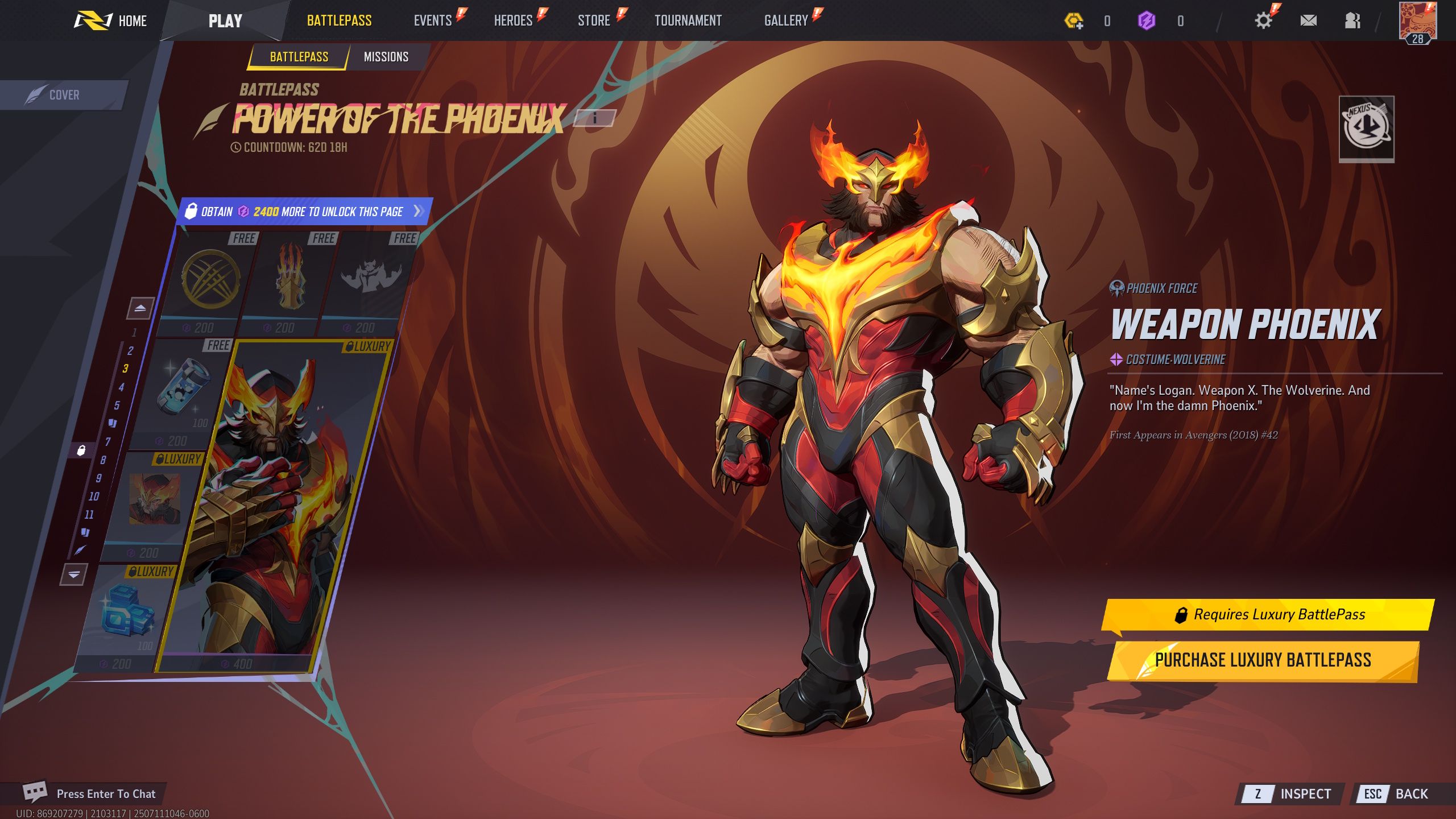Open the Obtain 2400 banner chevron
This screenshot has width=1456, height=819.
pos(418,210)
